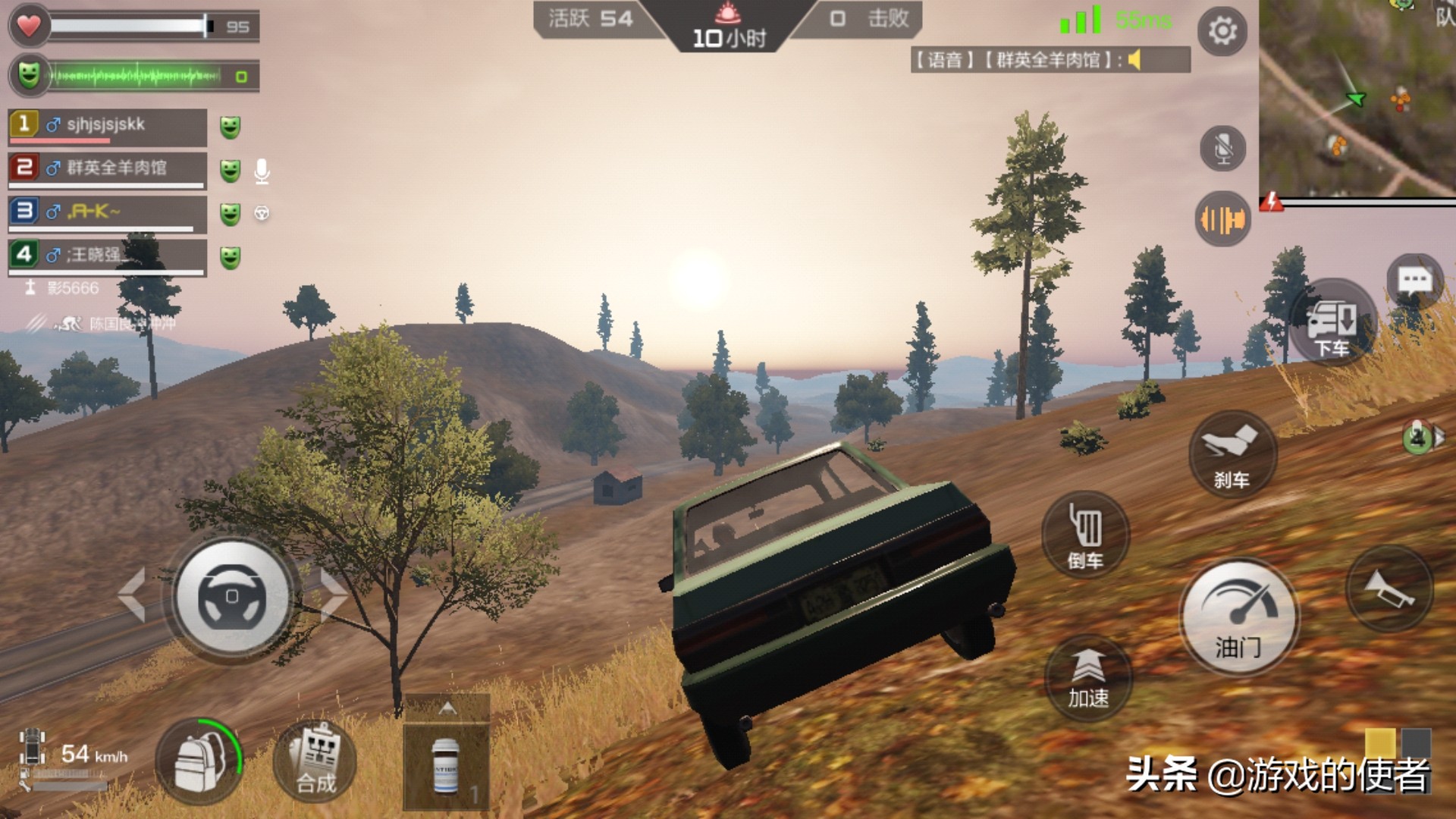This screenshot has width=1456, height=819.
Task: Select teammate 群英全羊肉馆 row
Action: [x=108, y=169]
